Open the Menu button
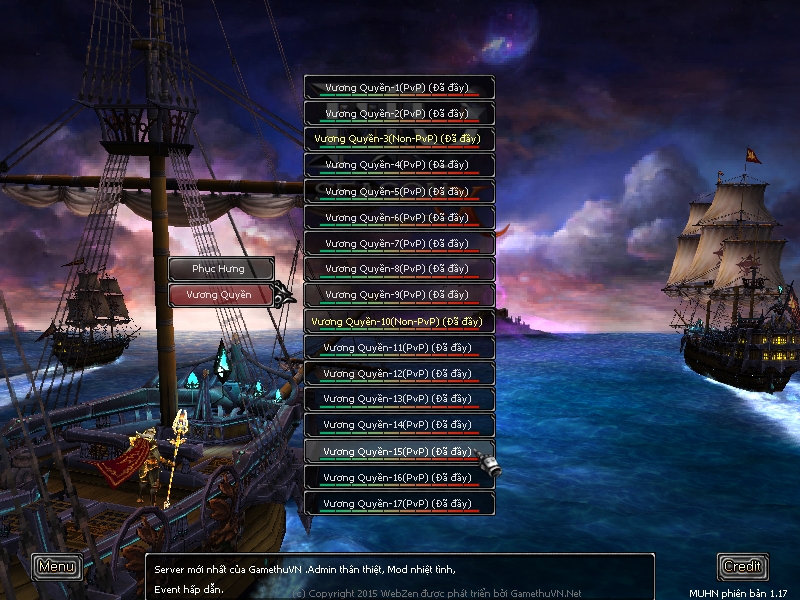The height and width of the screenshot is (600, 800). tap(57, 566)
